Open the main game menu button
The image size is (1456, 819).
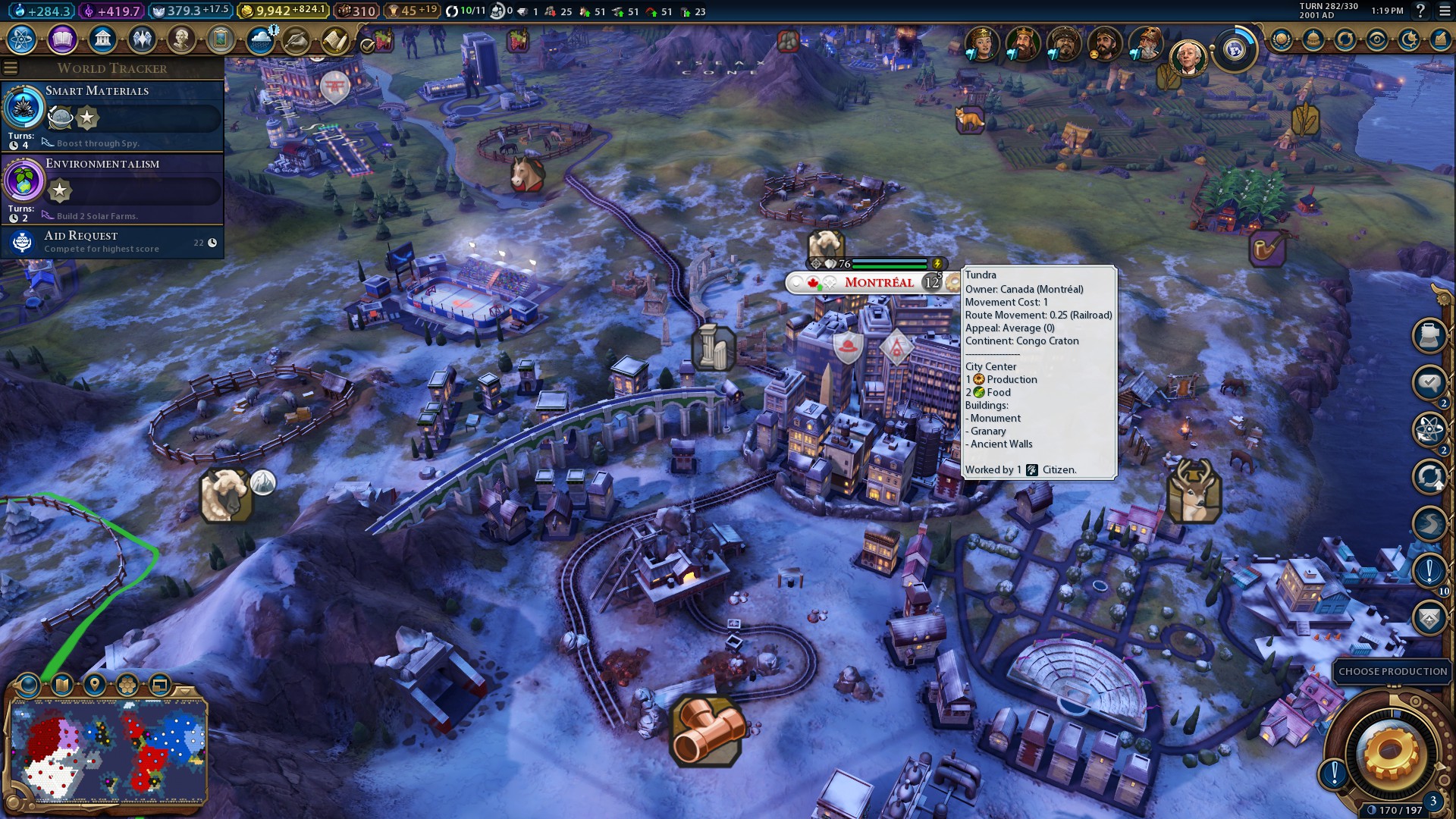pyautogui.click(x=1444, y=11)
